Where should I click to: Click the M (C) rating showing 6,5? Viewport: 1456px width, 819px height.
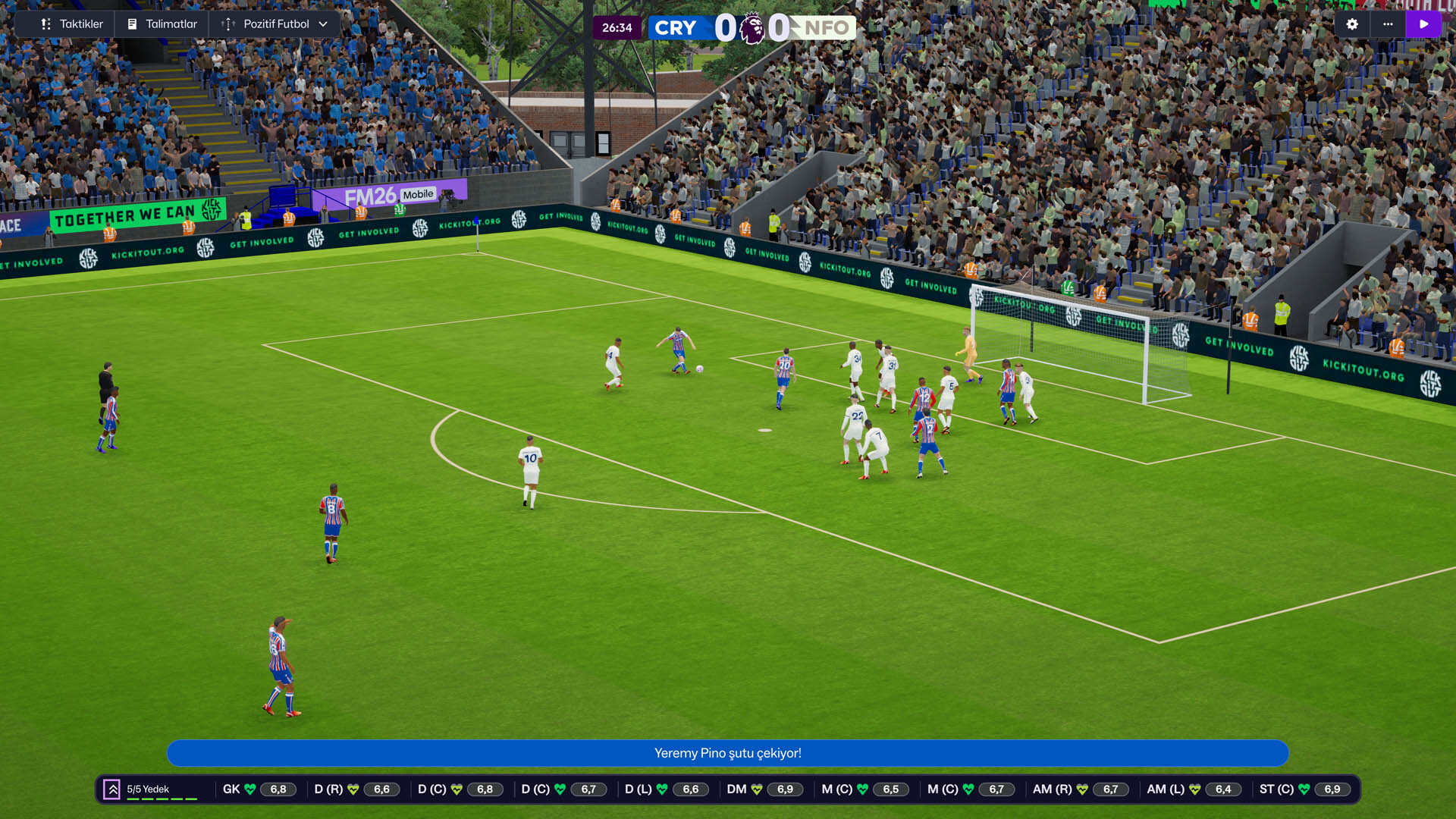click(x=891, y=789)
